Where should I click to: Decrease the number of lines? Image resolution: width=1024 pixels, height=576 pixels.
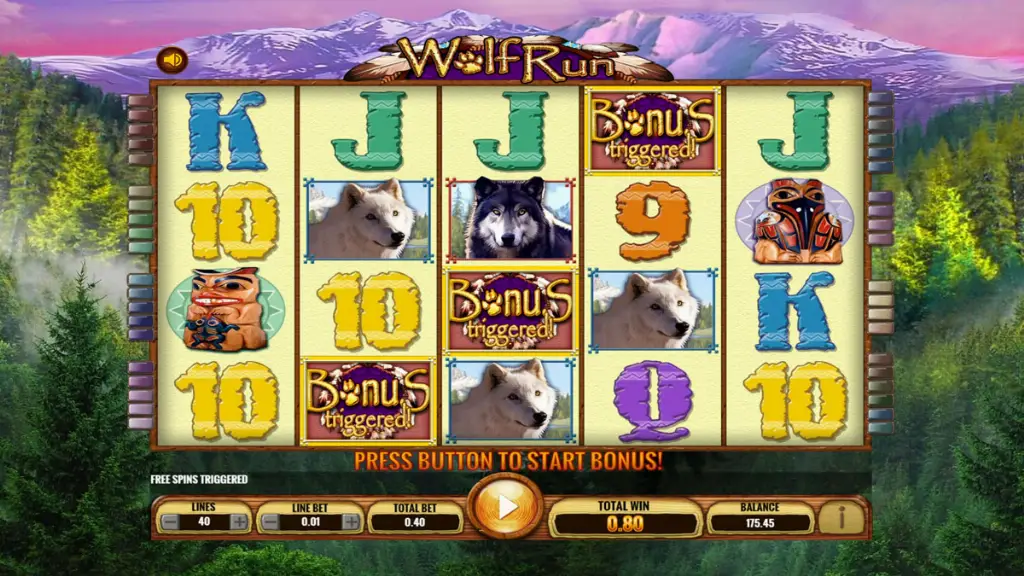170,521
